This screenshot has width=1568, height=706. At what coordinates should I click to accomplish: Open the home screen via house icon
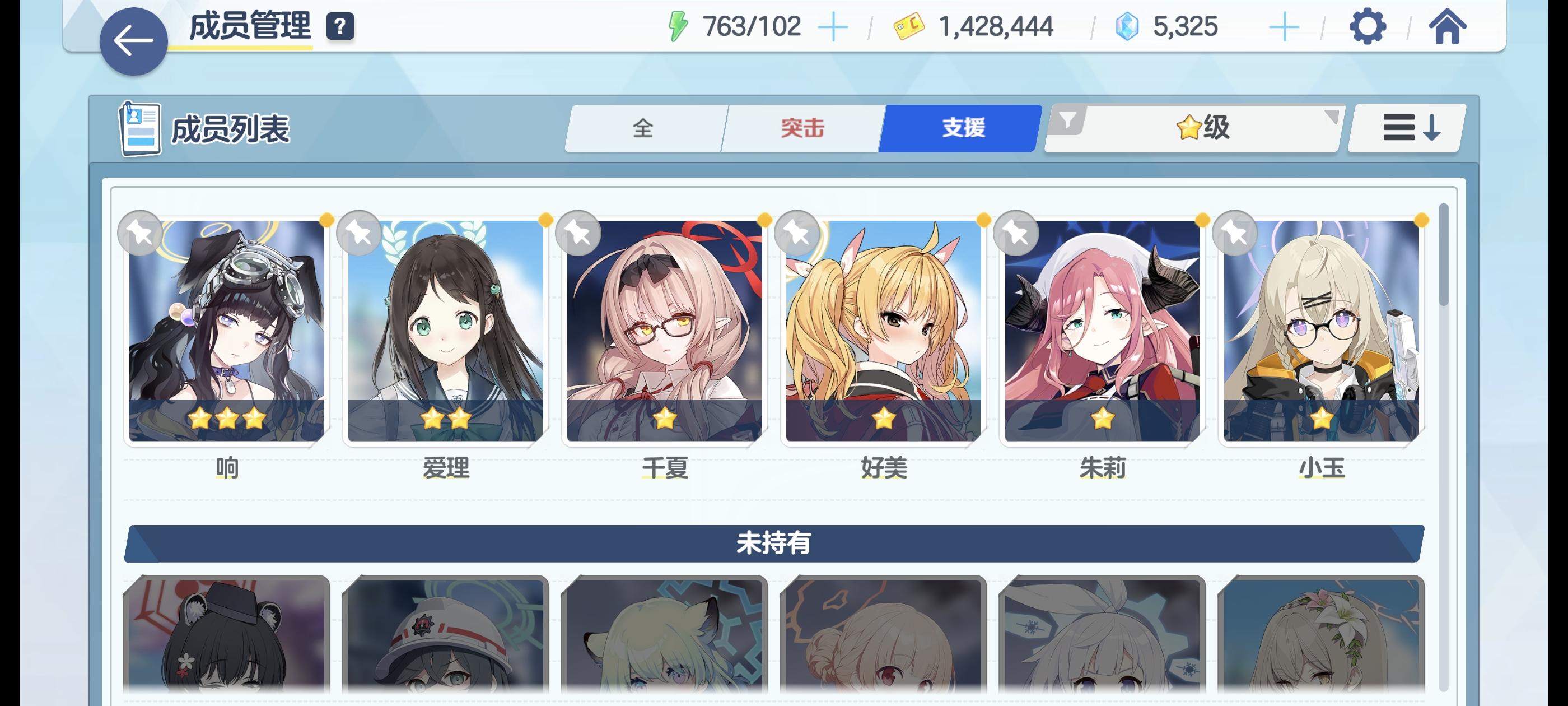point(1450,27)
